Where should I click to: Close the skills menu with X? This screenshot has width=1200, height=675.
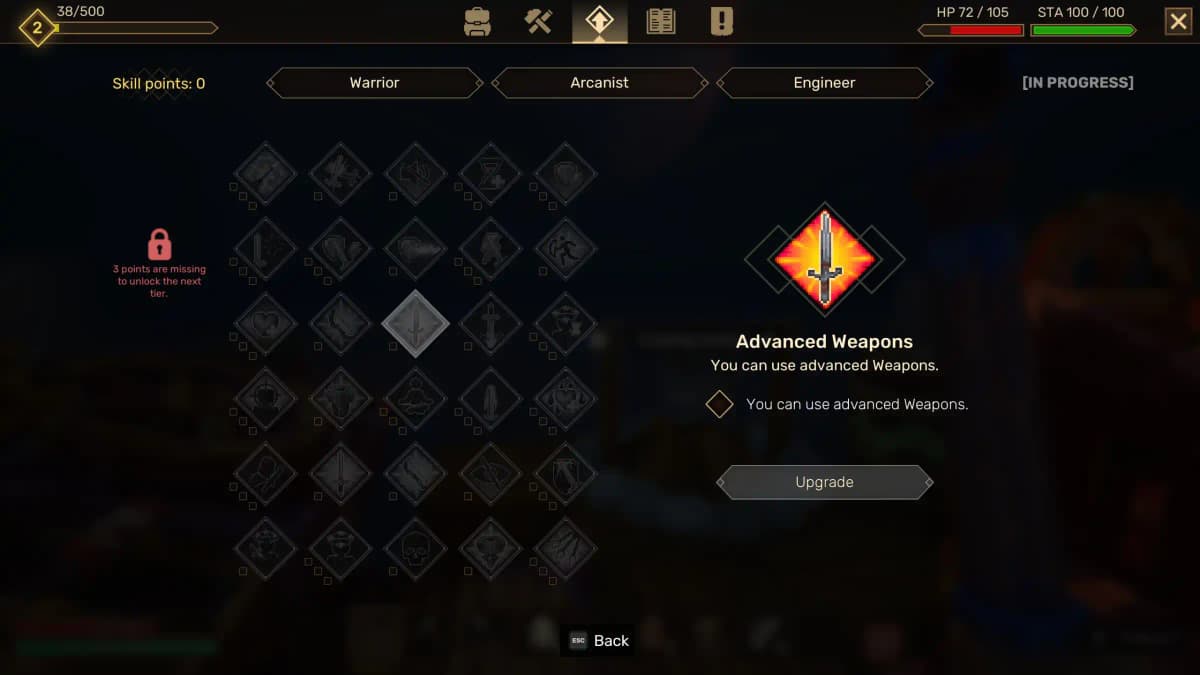(1178, 22)
